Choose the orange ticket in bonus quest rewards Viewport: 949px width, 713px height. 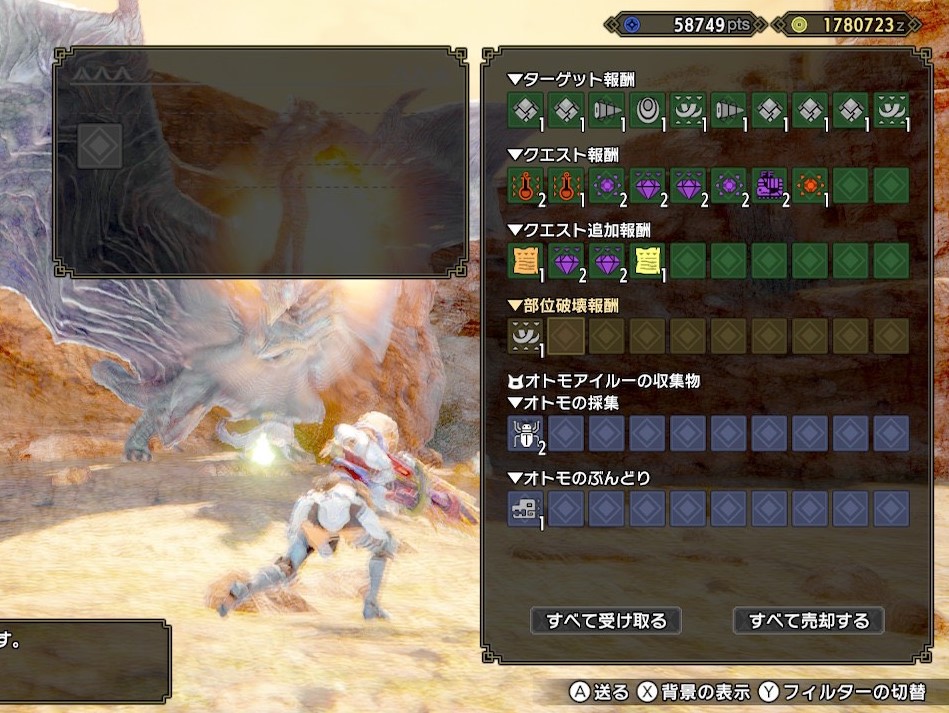526,260
